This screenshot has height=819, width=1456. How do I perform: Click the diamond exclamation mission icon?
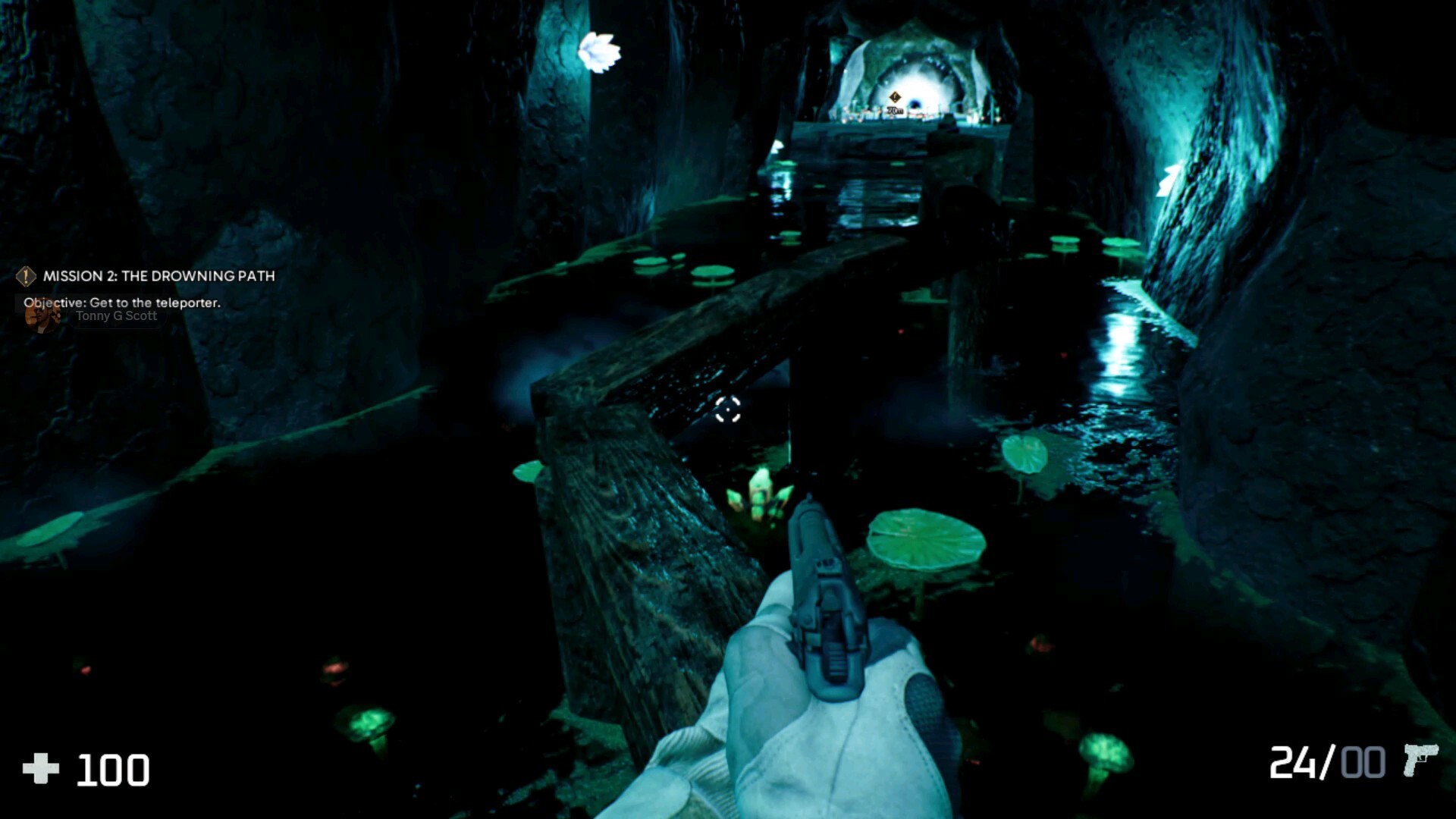click(x=25, y=276)
